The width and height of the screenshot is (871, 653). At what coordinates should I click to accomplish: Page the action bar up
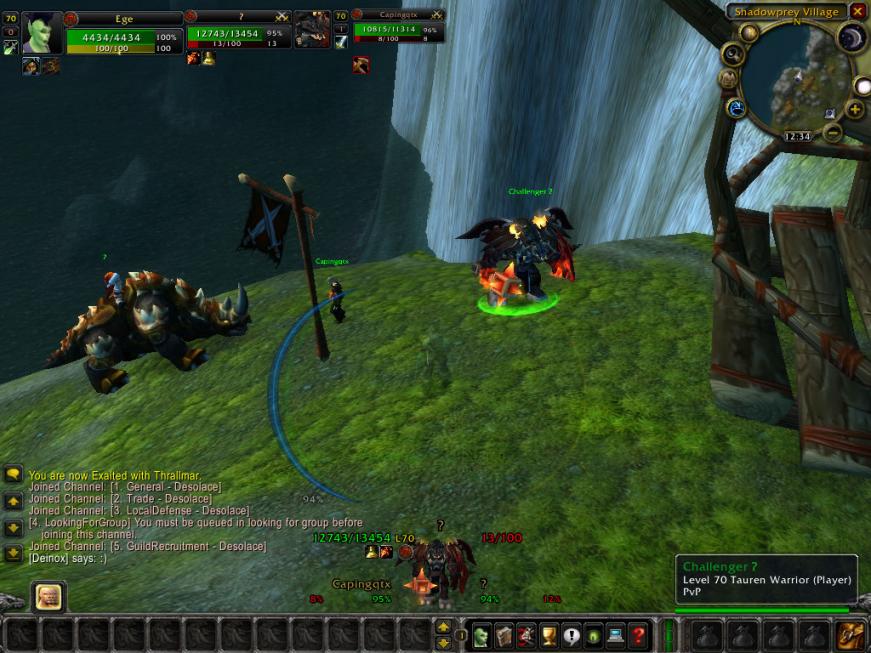443,627
